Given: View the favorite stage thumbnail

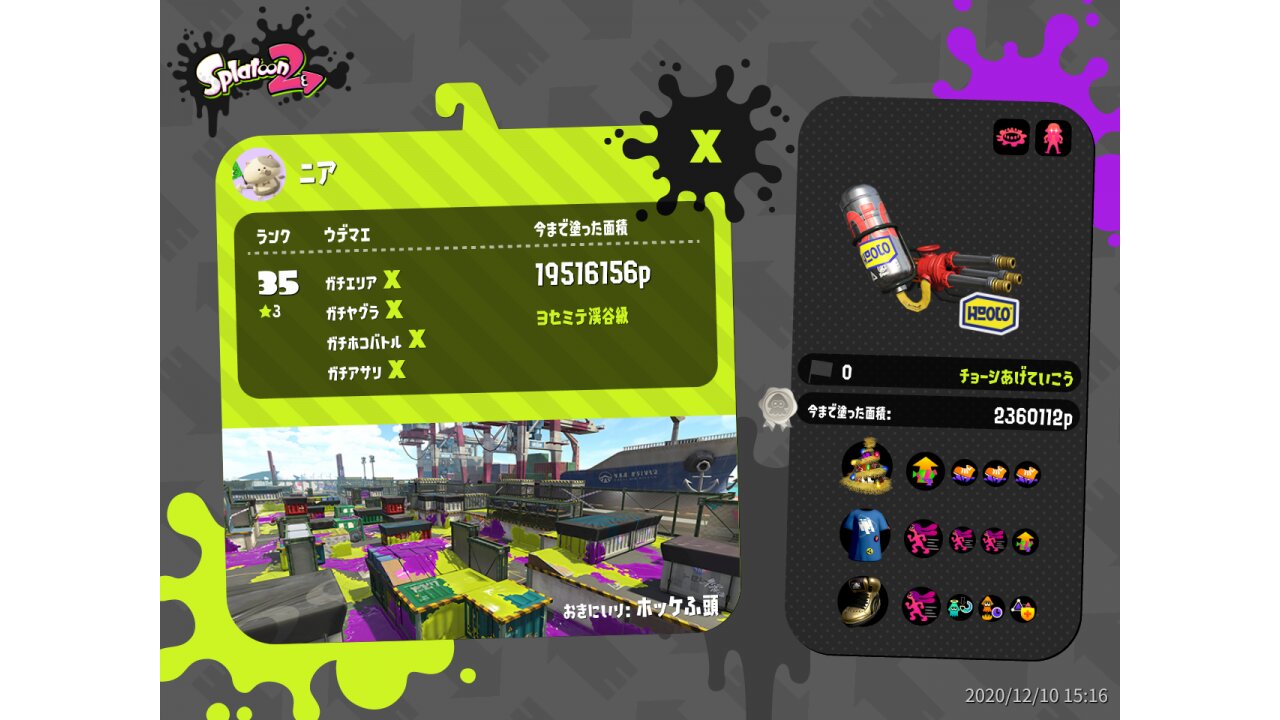Looking at the screenshot, I should (x=481, y=528).
